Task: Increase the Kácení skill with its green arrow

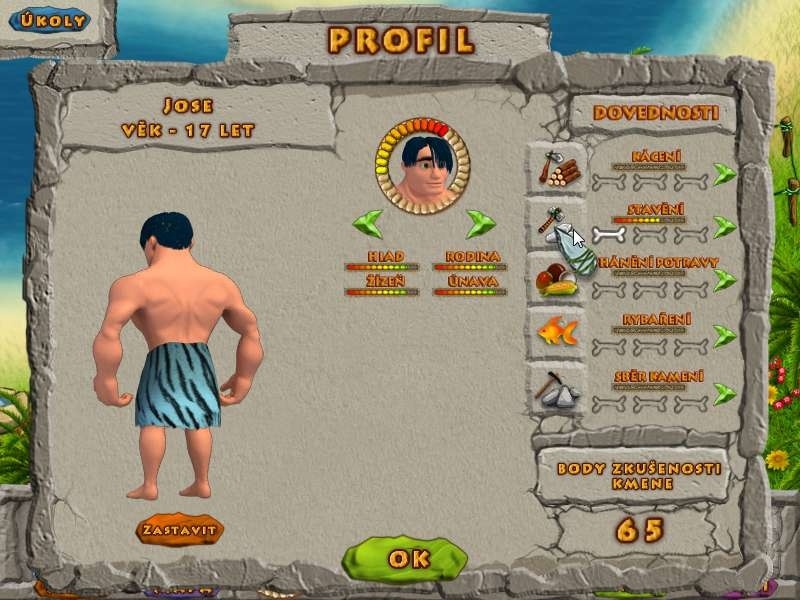Action: (x=725, y=174)
